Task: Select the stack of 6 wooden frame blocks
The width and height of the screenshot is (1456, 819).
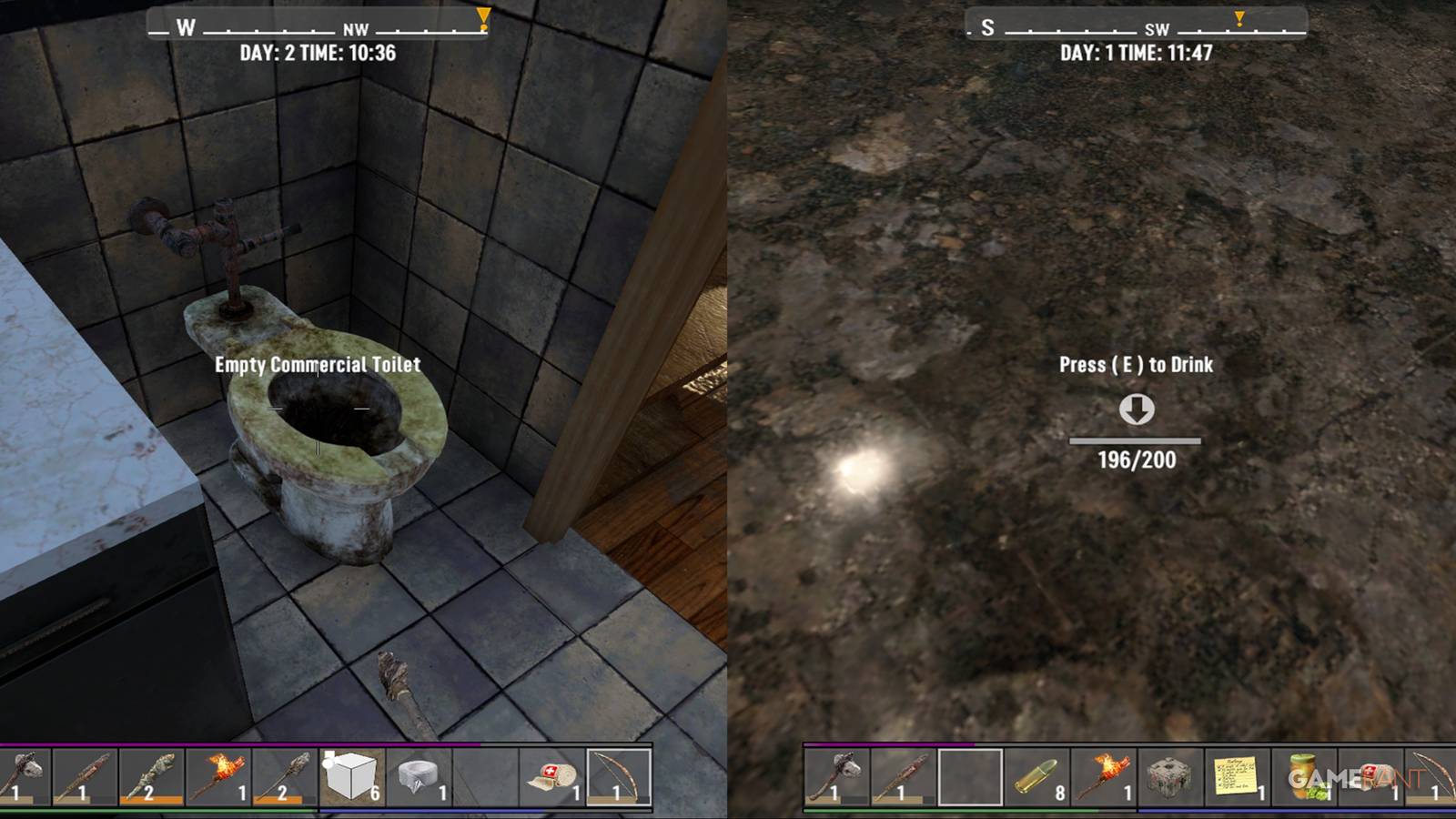Action: [x=350, y=778]
